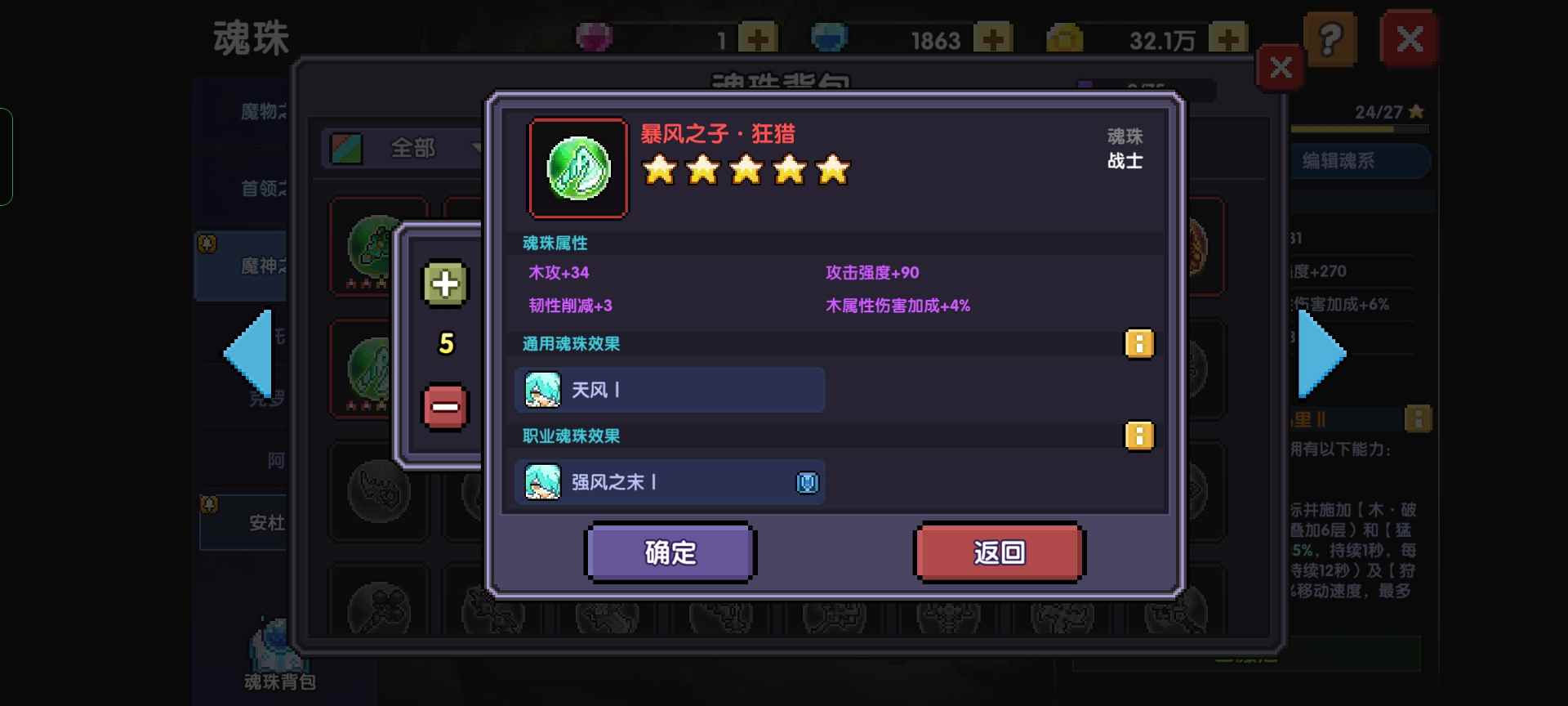This screenshot has width=1568, height=706.
Task: Click the blue gem add icon
Action: click(991, 37)
